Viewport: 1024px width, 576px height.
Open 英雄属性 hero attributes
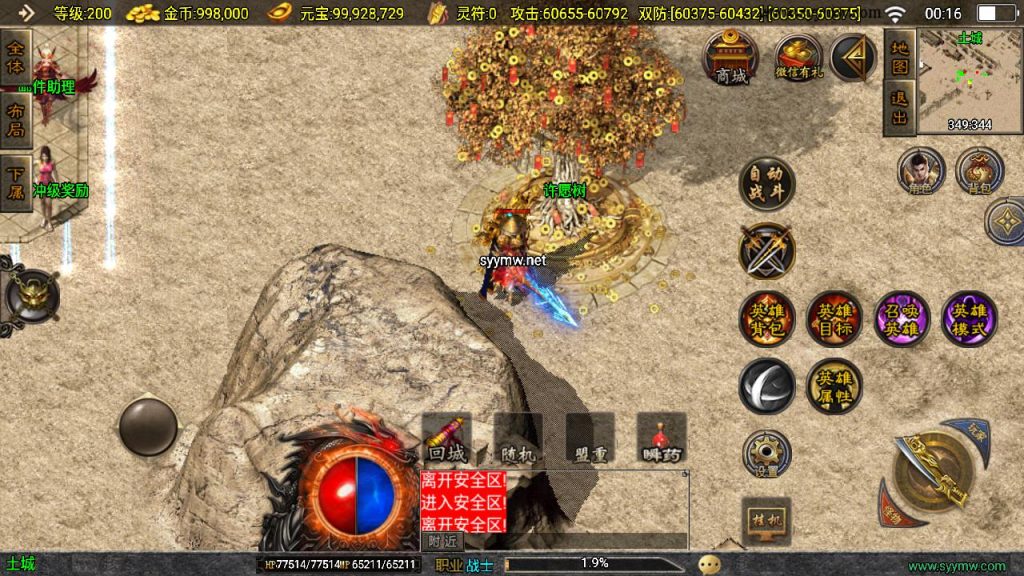click(834, 386)
